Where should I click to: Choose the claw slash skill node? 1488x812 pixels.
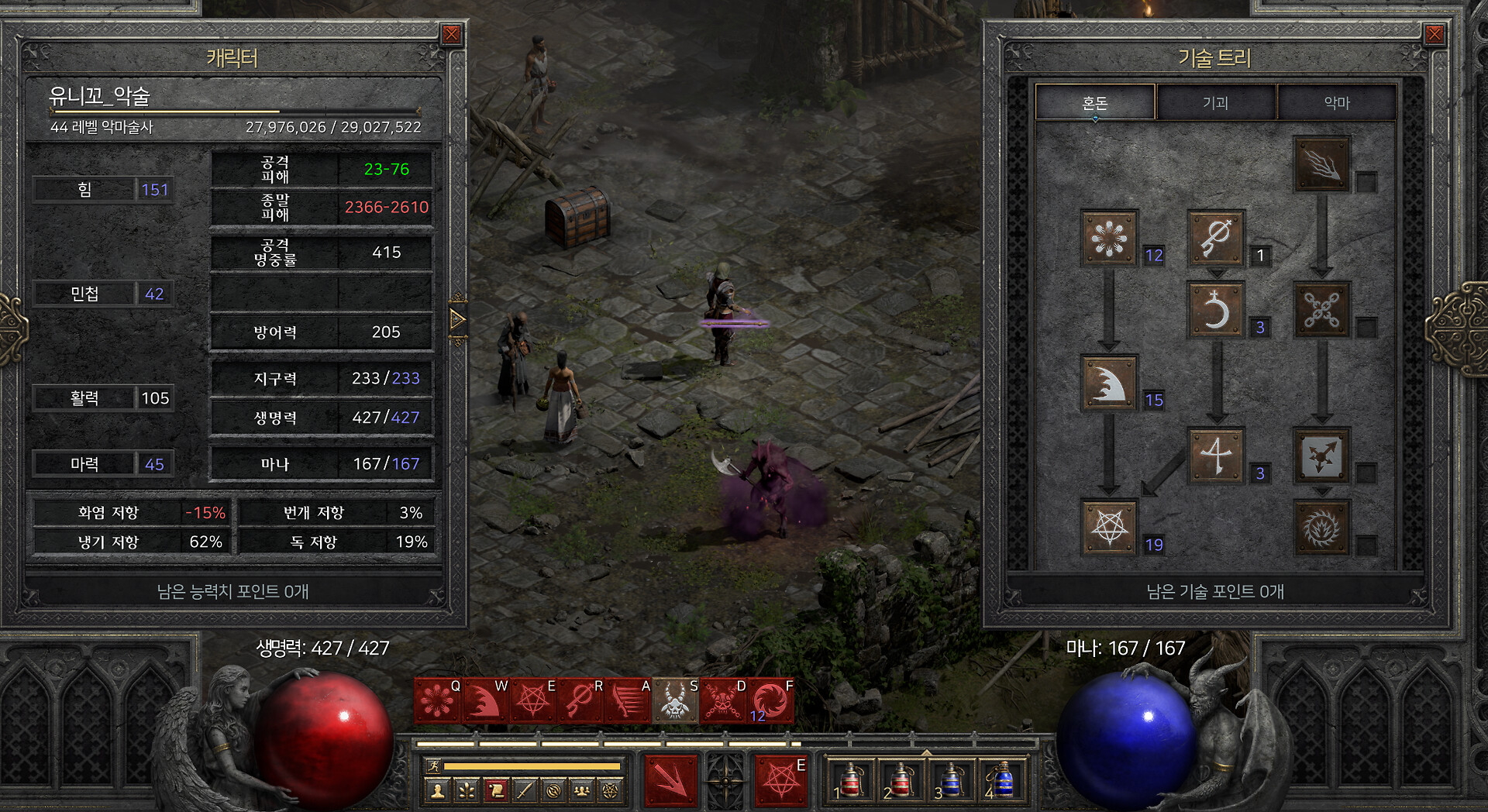point(1321,164)
